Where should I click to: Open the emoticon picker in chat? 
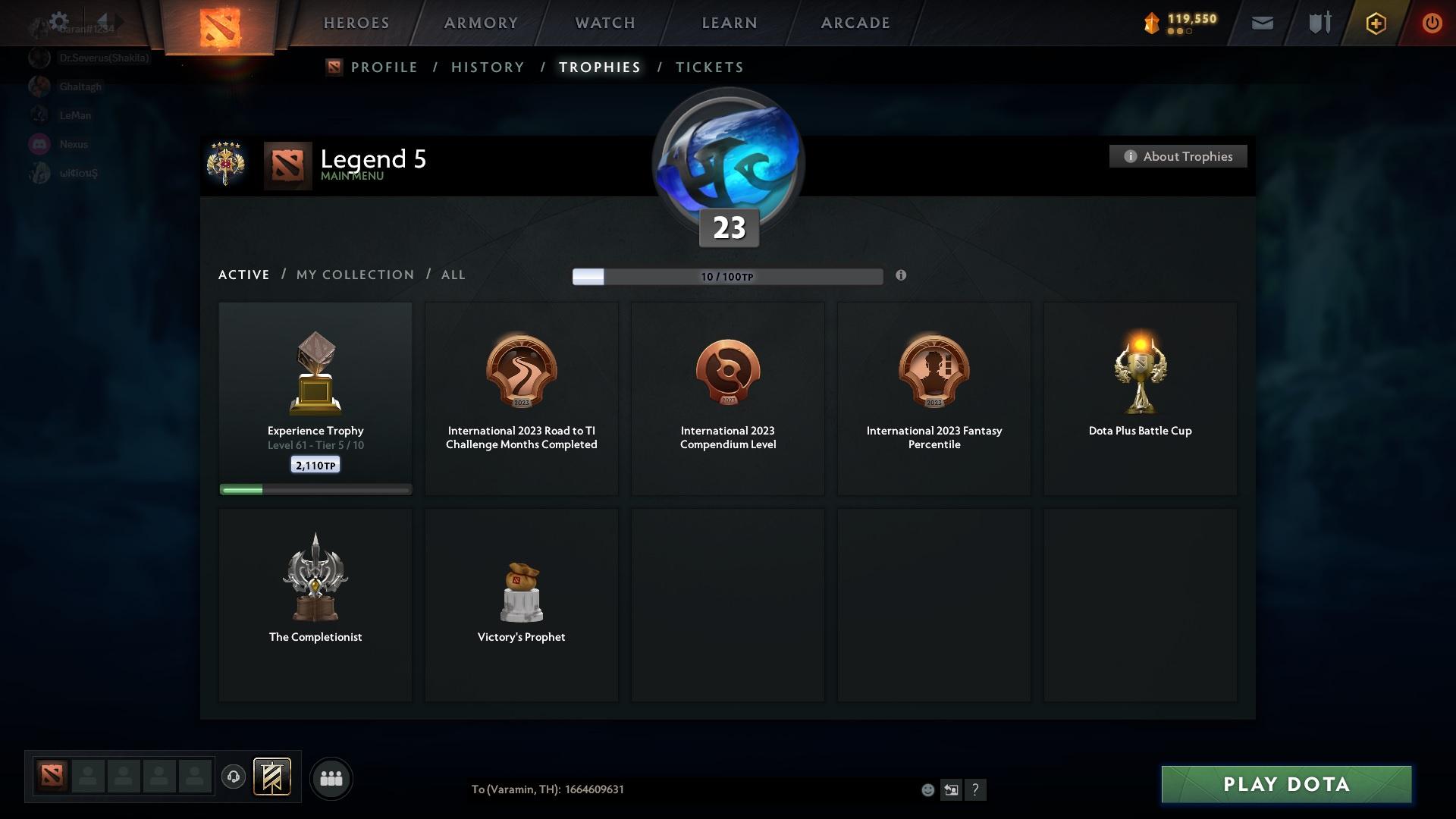coord(927,789)
